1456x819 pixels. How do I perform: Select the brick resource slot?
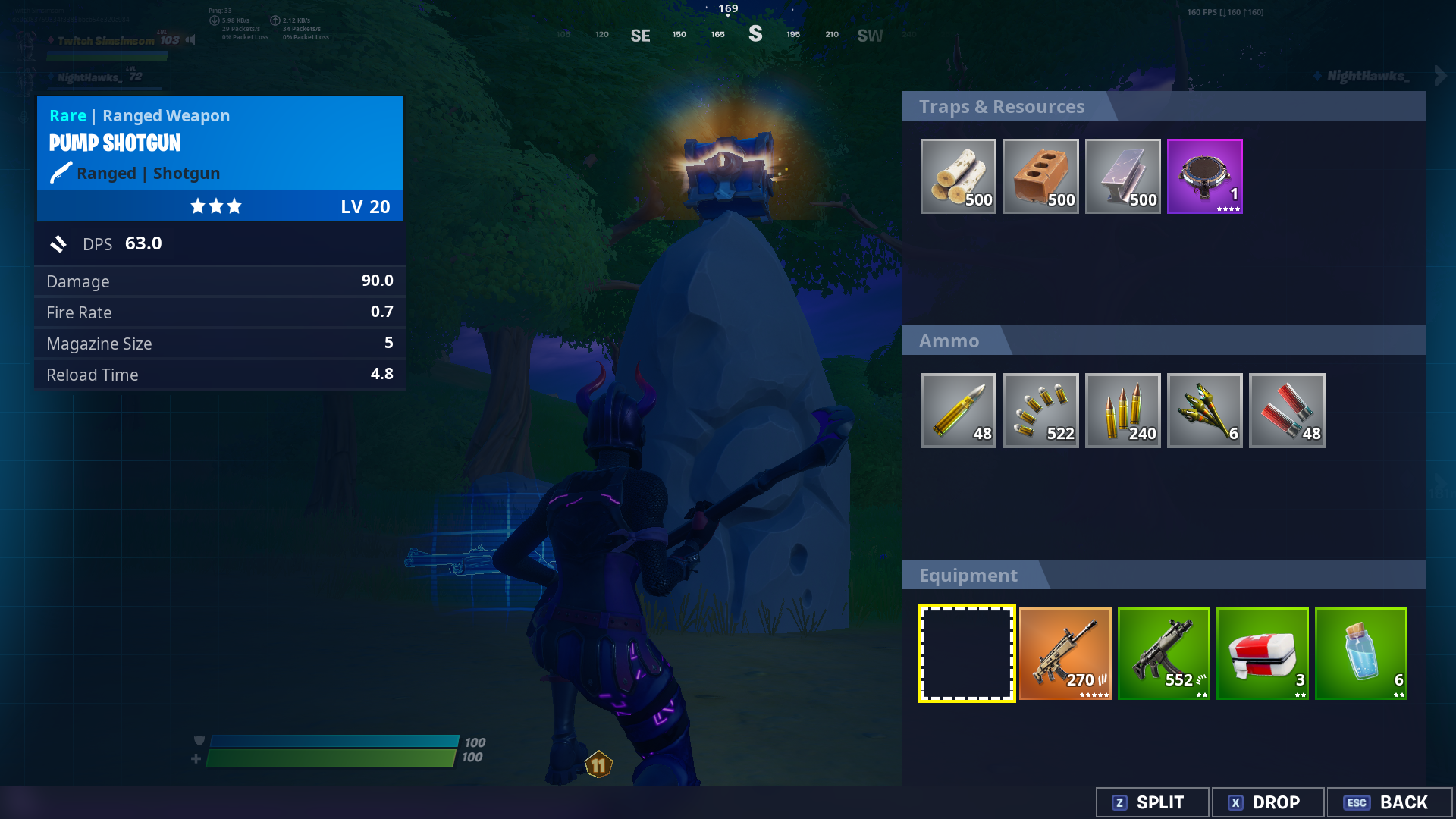click(x=1040, y=176)
